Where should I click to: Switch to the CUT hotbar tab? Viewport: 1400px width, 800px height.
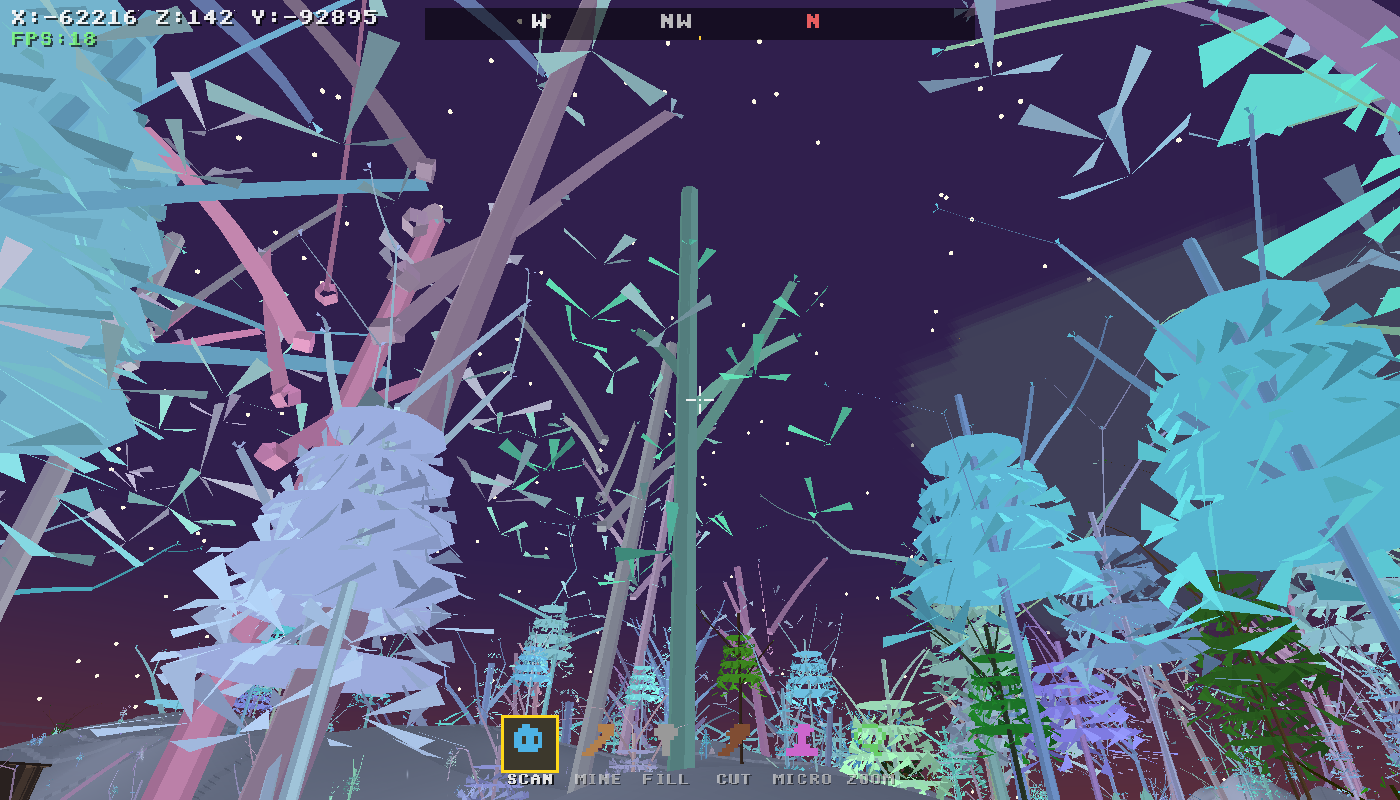[x=735, y=740]
